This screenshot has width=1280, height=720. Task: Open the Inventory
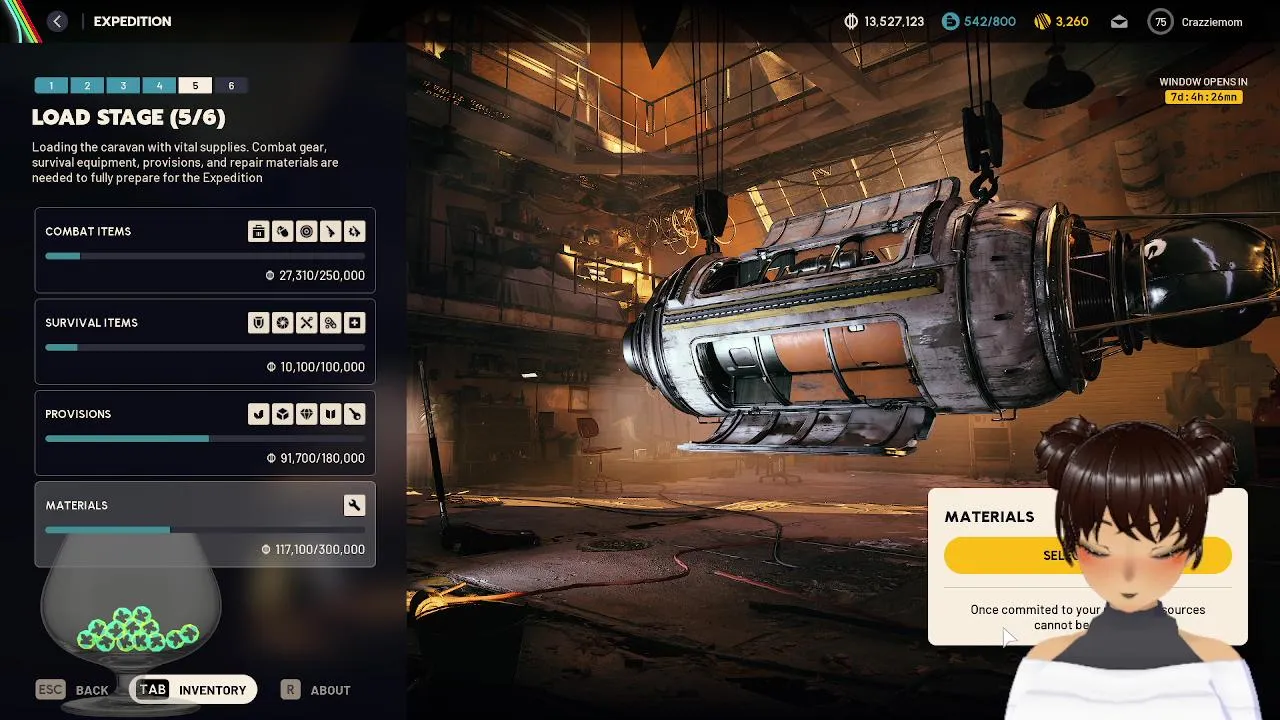(193, 690)
